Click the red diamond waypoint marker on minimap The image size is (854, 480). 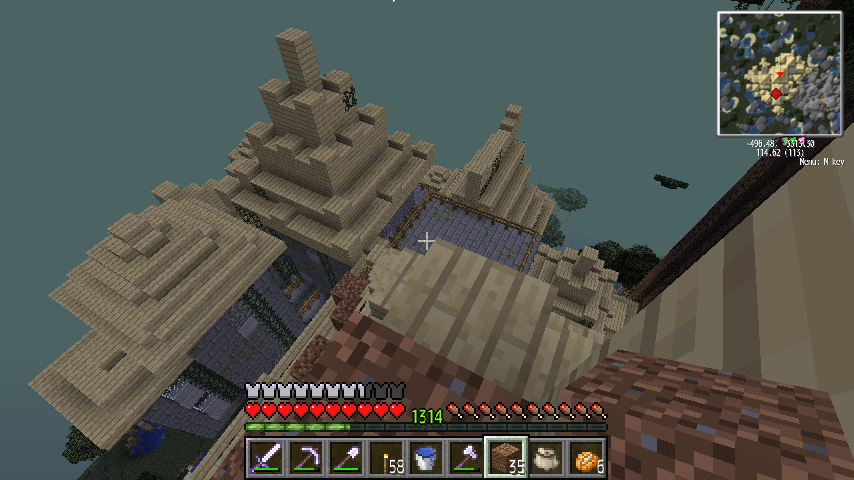click(x=776, y=94)
